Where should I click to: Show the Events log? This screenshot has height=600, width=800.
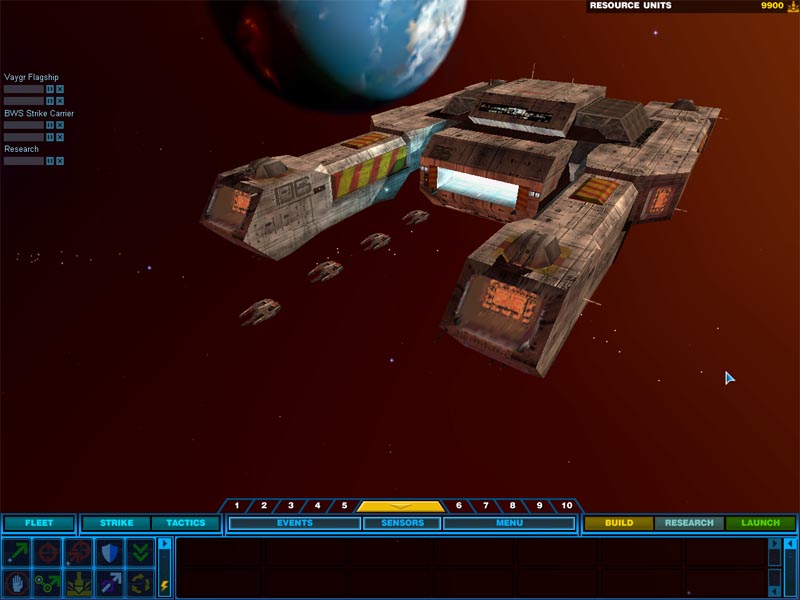(295, 523)
